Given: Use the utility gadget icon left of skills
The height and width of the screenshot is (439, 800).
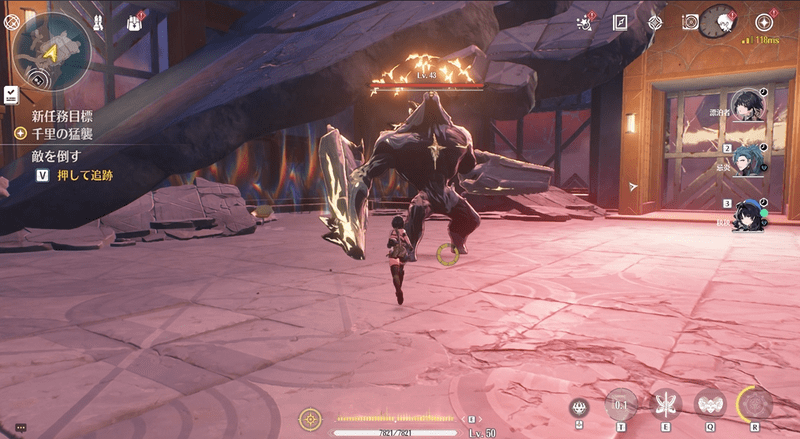Looking at the screenshot, I should 579,405.
